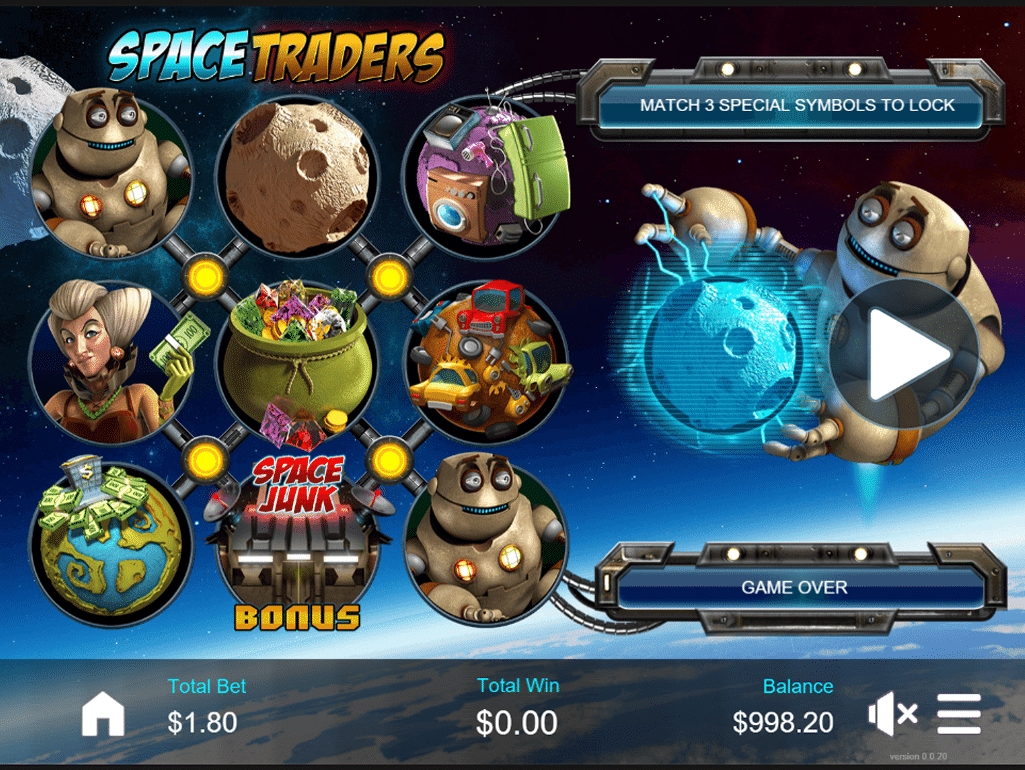Image resolution: width=1025 pixels, height=770 pixels.
Task: Toggle the muted sound icon
Action: tap(892, 714)
